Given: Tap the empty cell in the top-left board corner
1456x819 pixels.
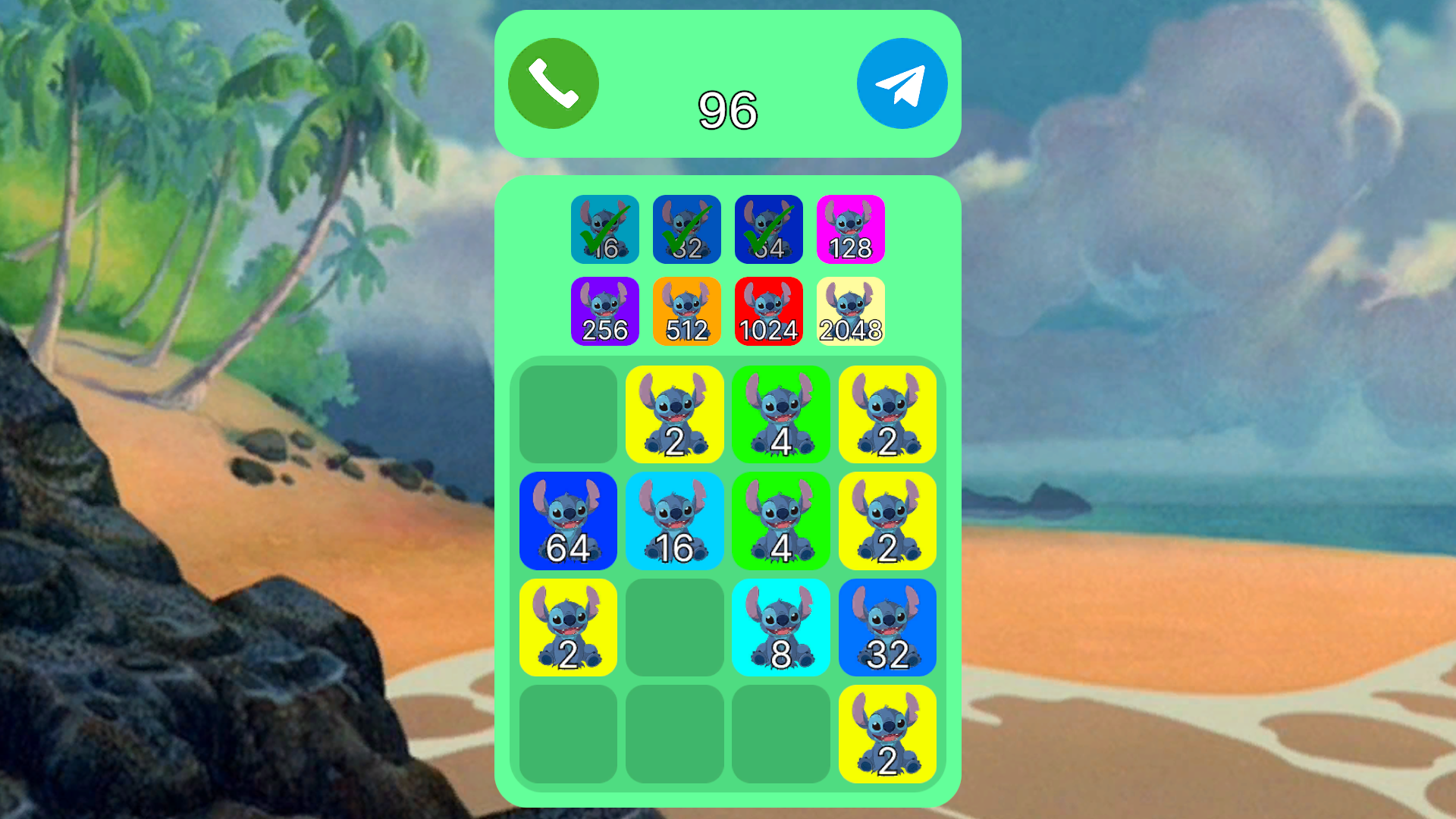Looking at the screenshot, I should pyautogui.click(x=568, y=414).
